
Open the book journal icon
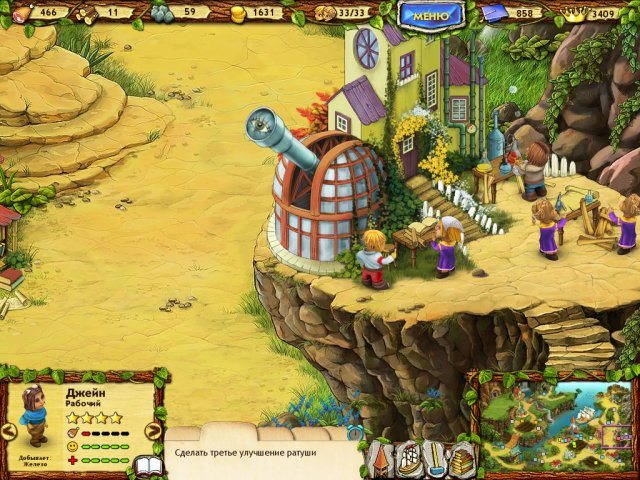tap(149, 467)
